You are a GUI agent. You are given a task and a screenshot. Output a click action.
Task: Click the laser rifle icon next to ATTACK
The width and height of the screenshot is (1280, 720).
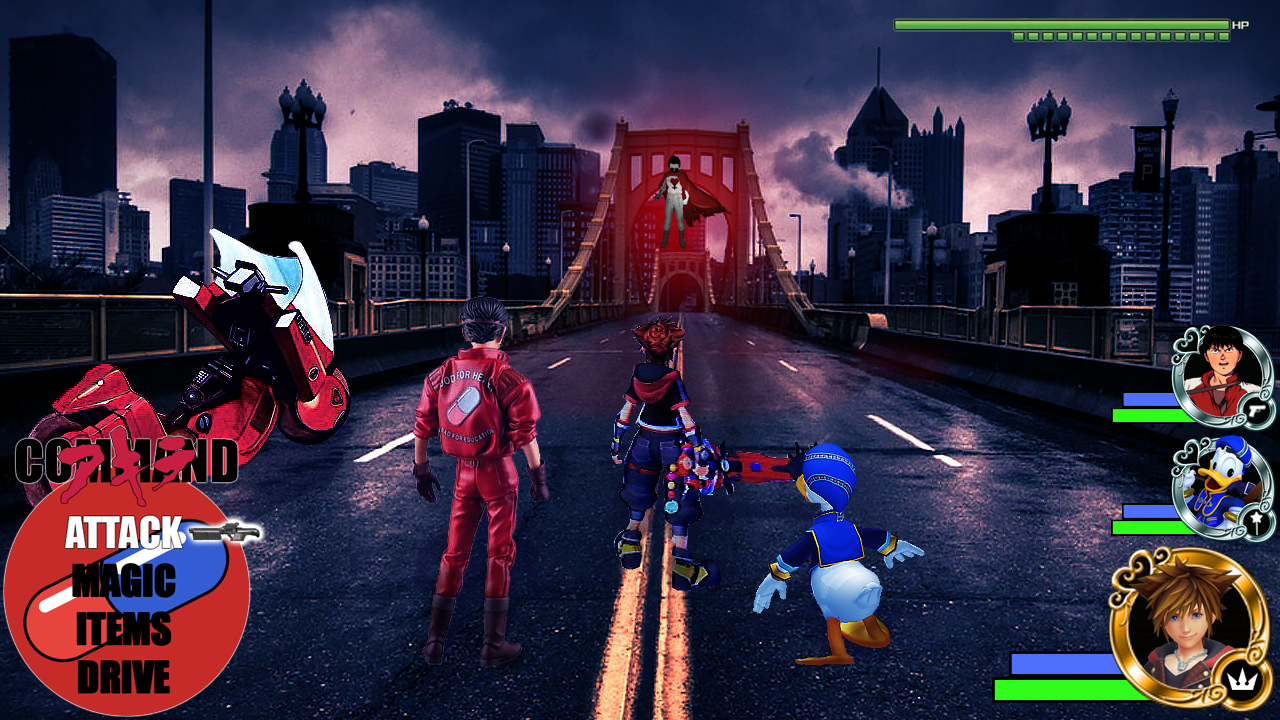click(223, 531)
